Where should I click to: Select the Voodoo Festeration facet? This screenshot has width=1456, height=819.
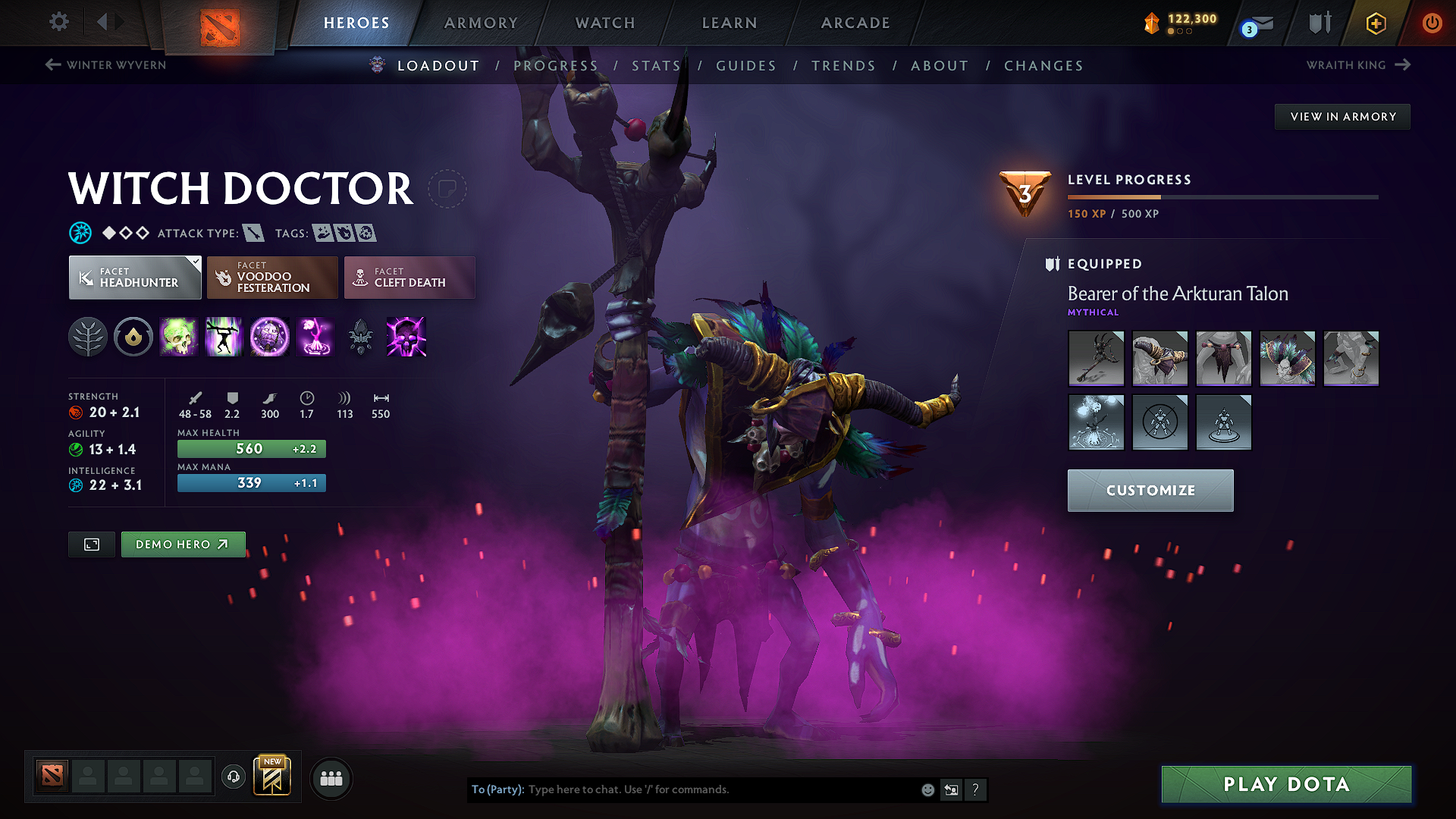(271, 278)
